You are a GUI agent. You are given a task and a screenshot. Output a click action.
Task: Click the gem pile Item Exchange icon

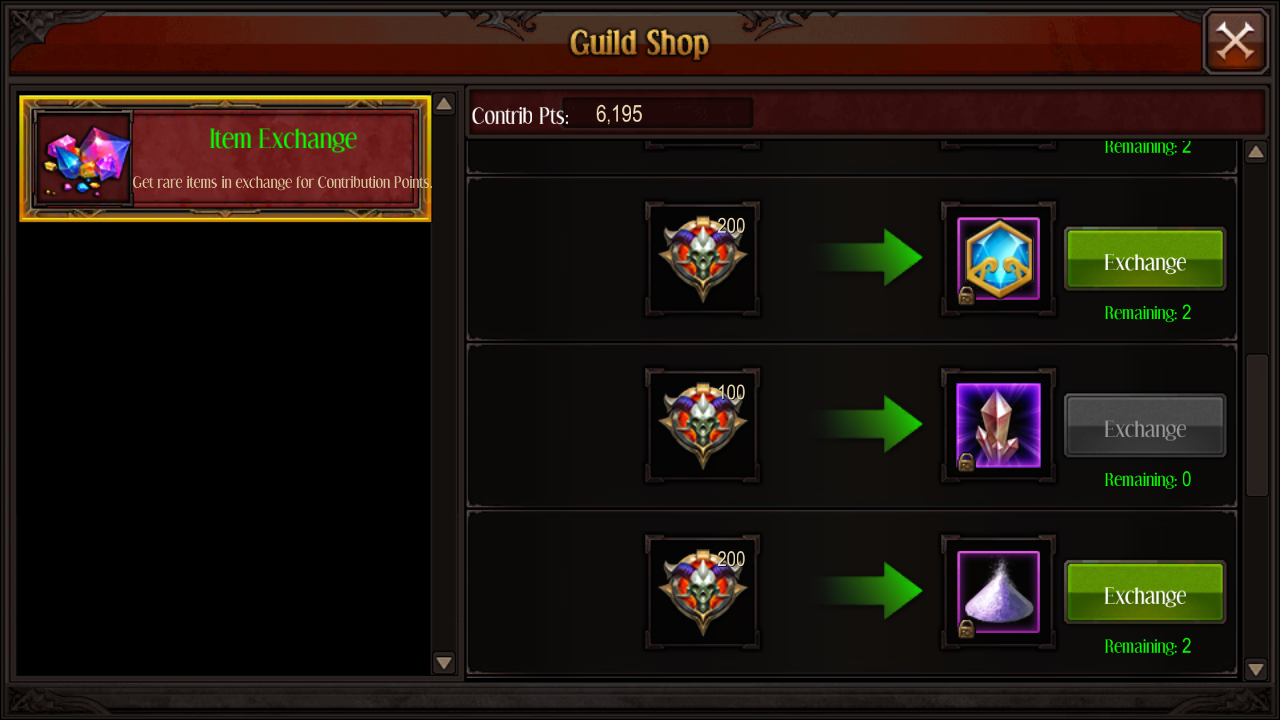pos(81,158)
